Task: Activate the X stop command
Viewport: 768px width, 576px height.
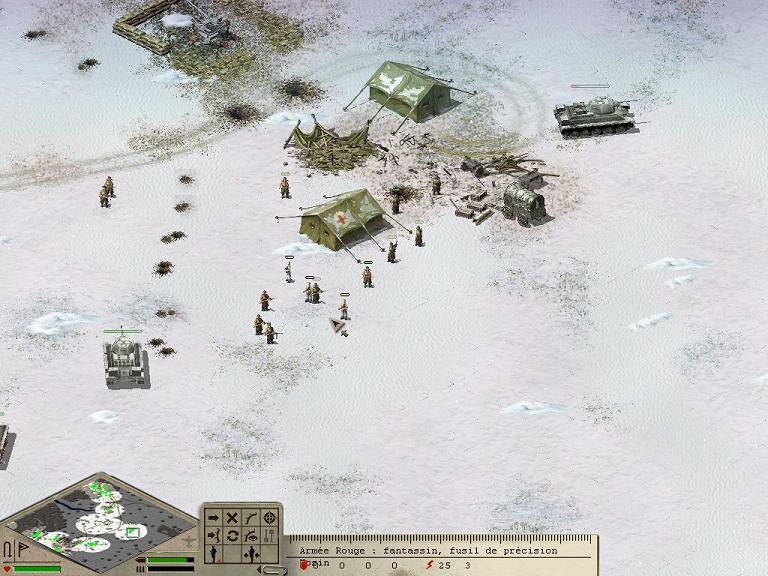Action: (232, 518)
